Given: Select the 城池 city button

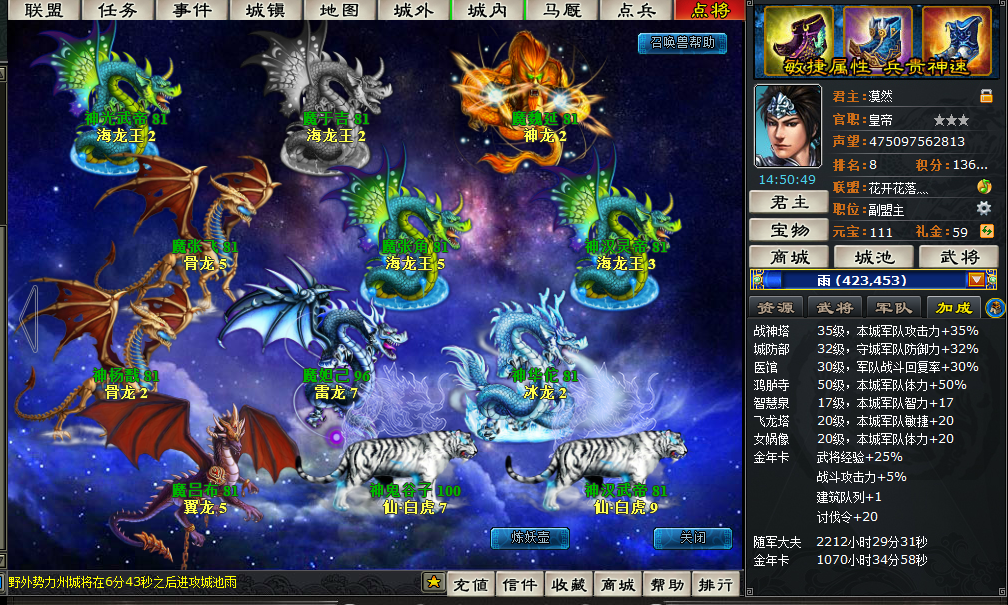Looking at the screenshot, I should 873,257.
